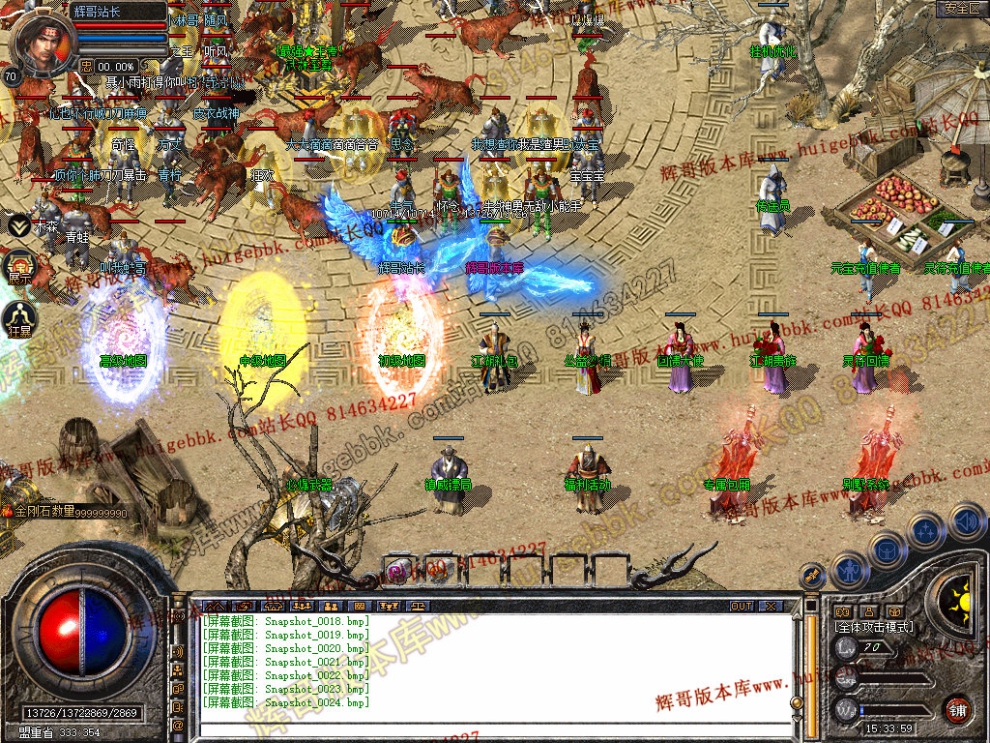Click the OUT button on the chat bar
The image size is (990, 743).
[741, 605]
